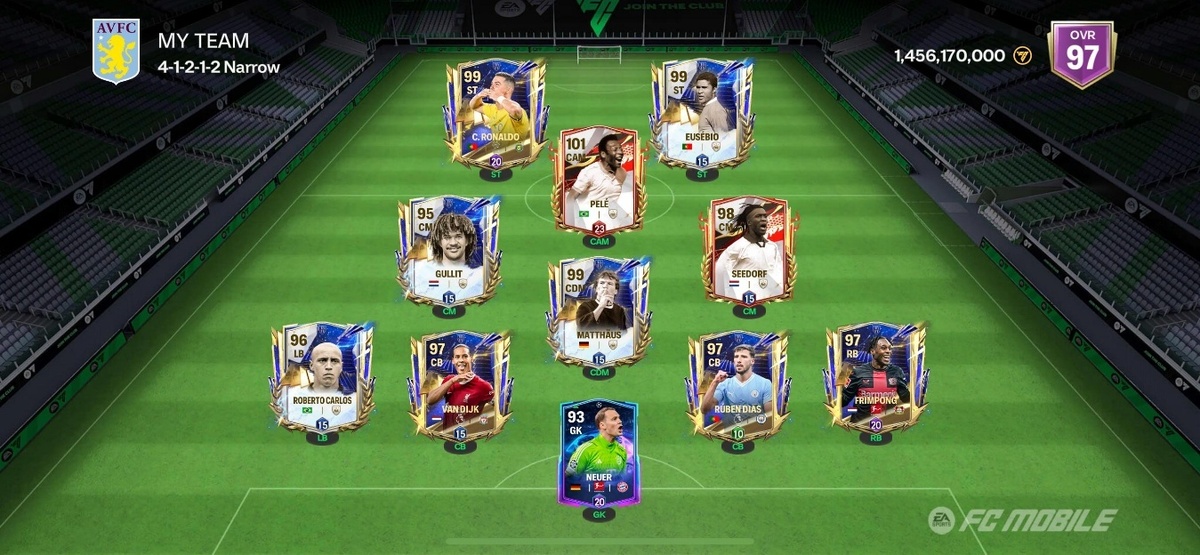
Task: Choose the Pelé CAM card
Action: pos(599,180)
